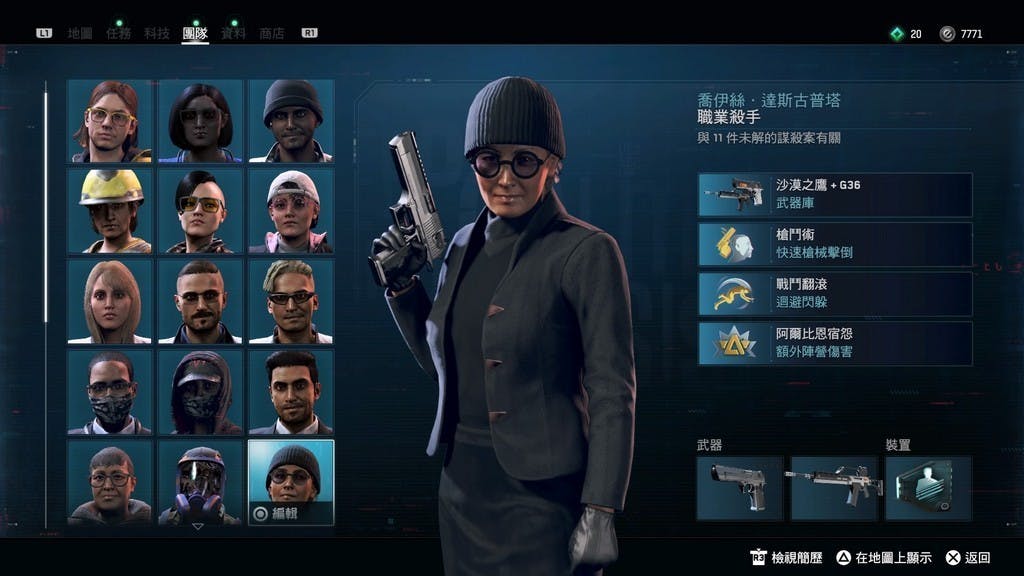Choose the operative wearing a yellow hard hat
Screen dimensions: 1024x576
(110, 211)
